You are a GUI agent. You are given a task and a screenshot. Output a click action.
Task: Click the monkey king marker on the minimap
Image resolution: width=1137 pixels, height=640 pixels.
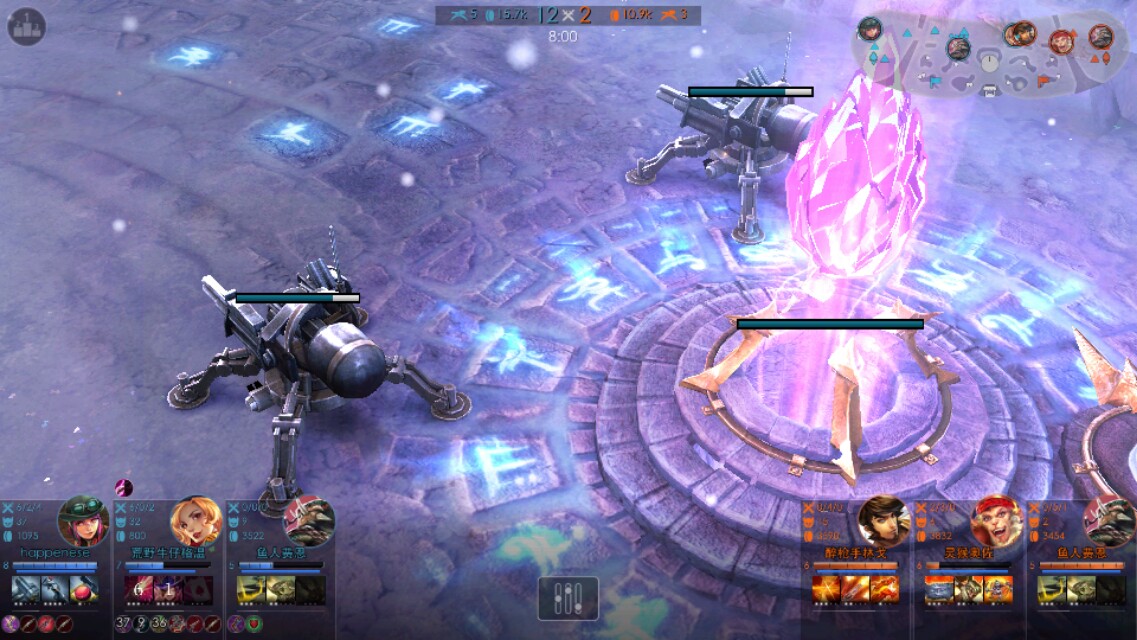pyautogui.click(x=1062, y=42)
